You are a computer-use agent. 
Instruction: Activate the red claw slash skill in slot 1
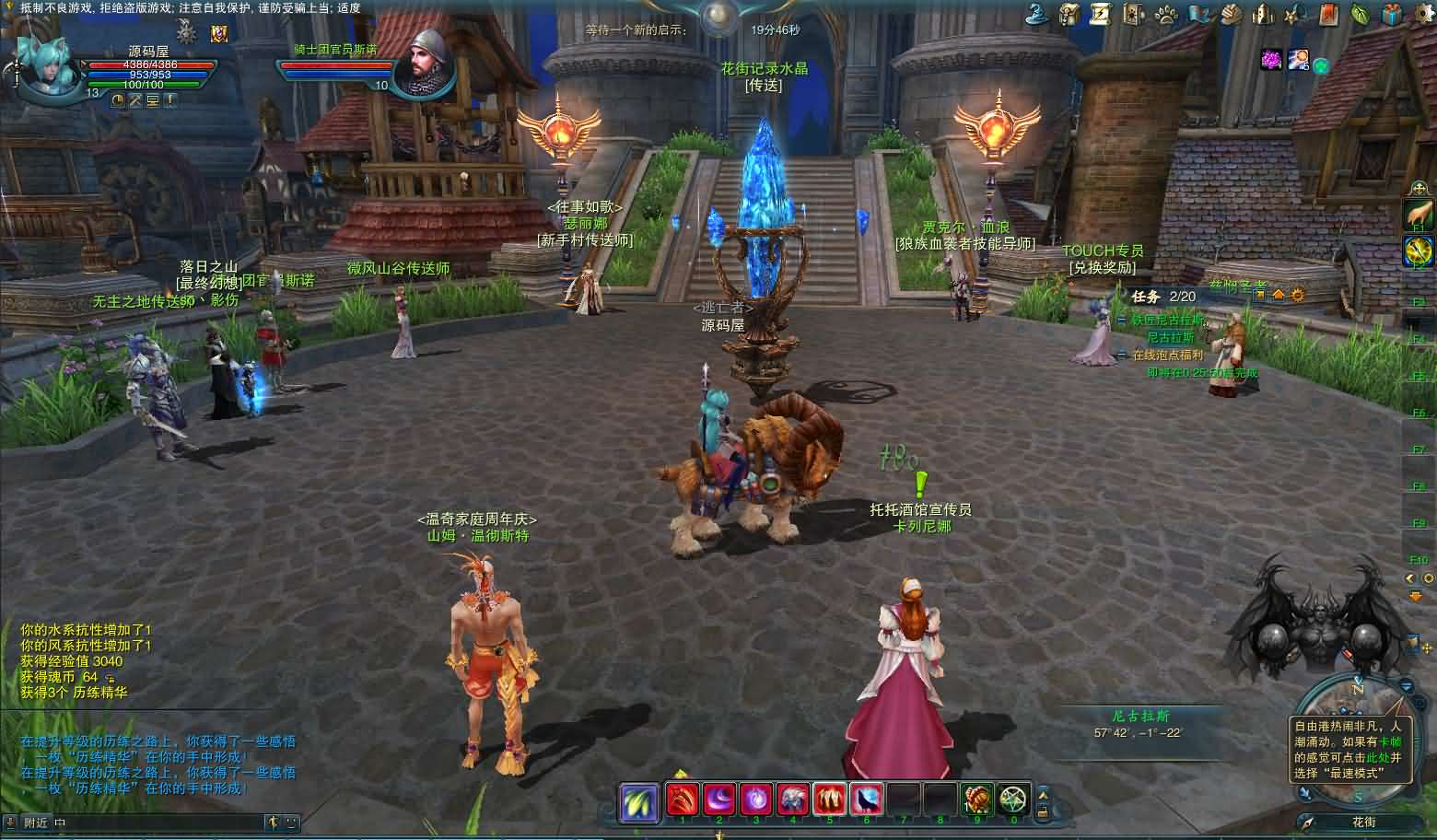pyautogui.click(x=683, y=799)
